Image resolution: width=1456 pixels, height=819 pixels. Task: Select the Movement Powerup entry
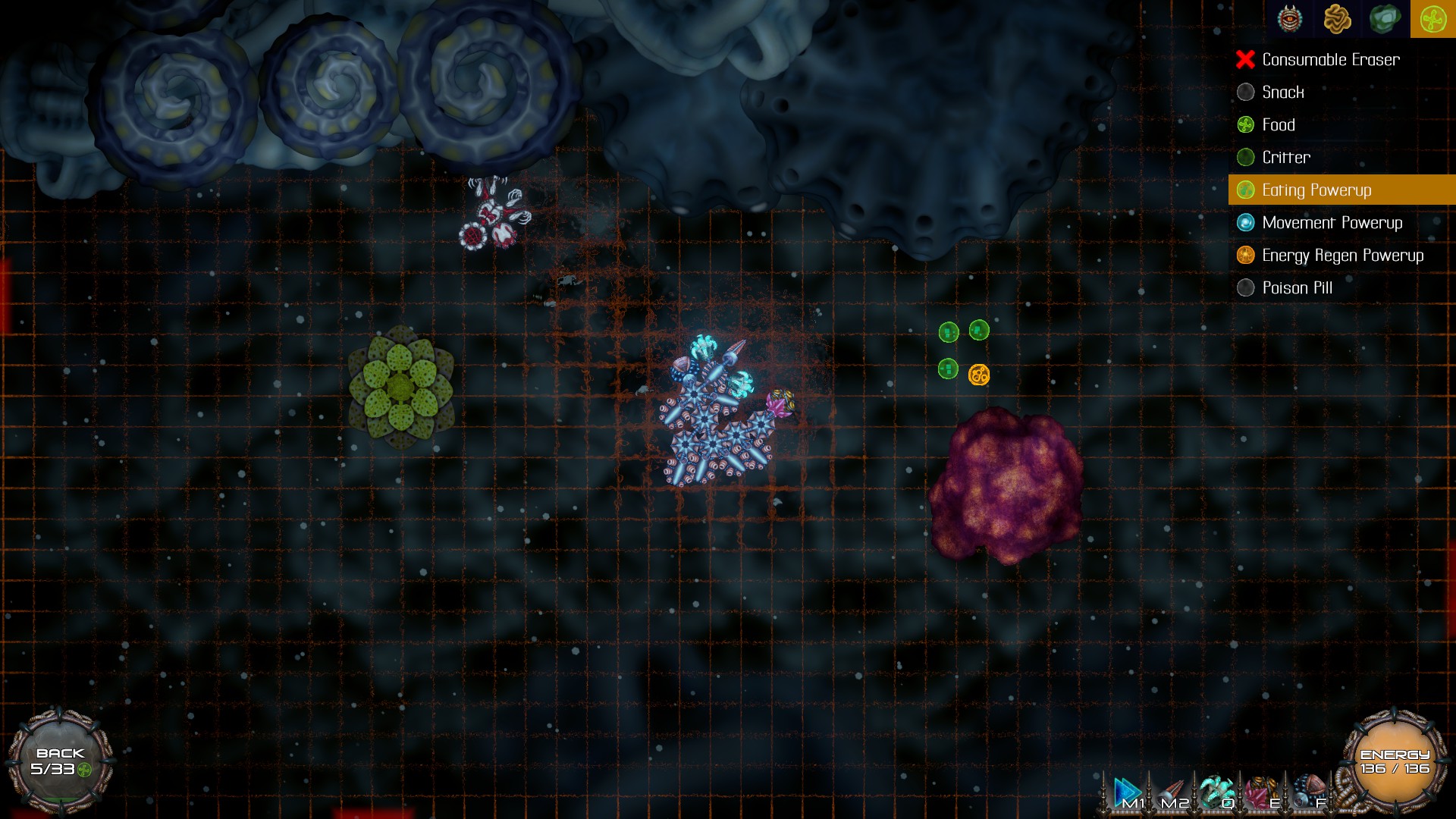pyautogui.click(x=1332, y=223)
